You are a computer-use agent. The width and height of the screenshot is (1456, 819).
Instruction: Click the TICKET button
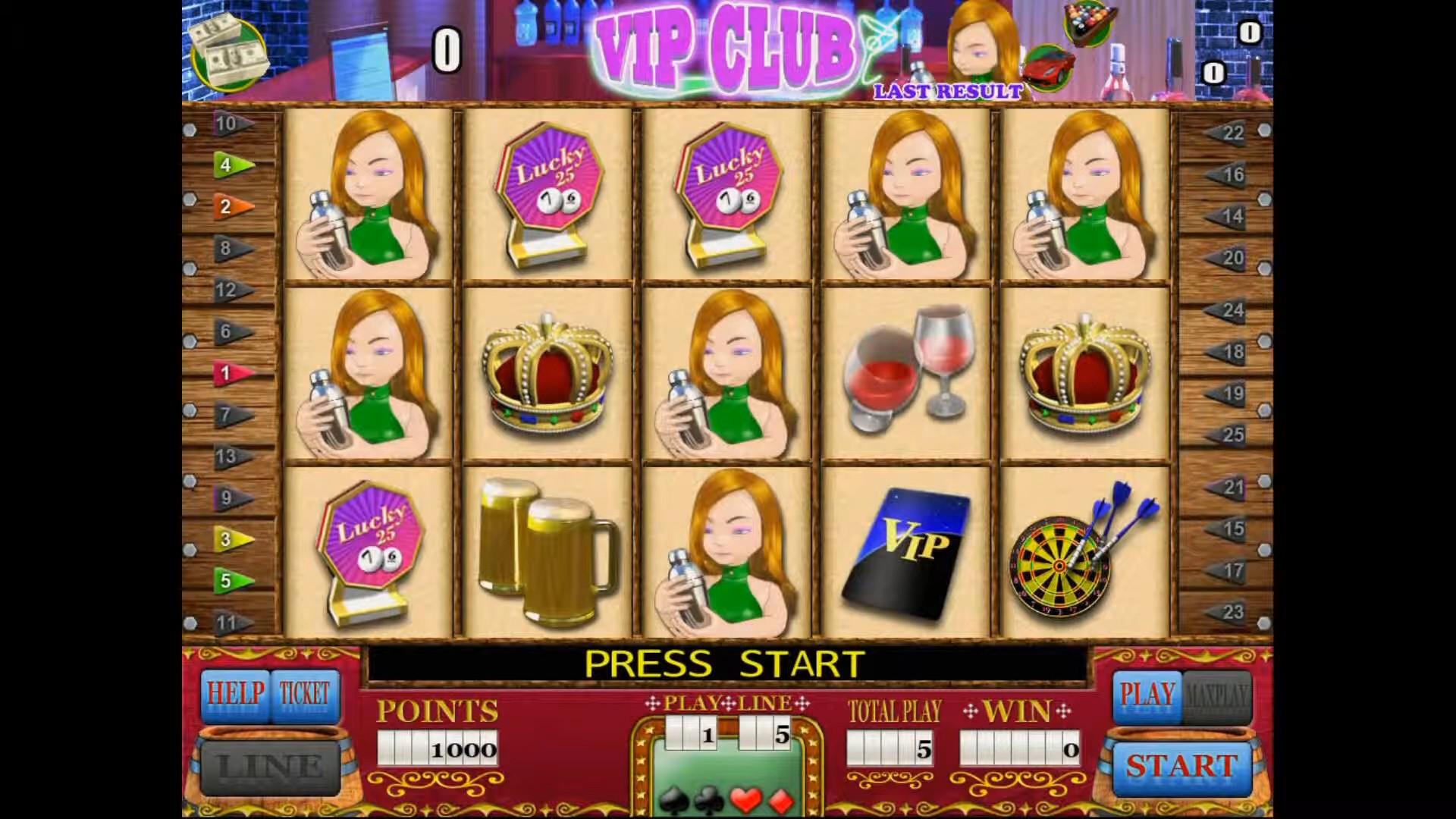(304, 695)
